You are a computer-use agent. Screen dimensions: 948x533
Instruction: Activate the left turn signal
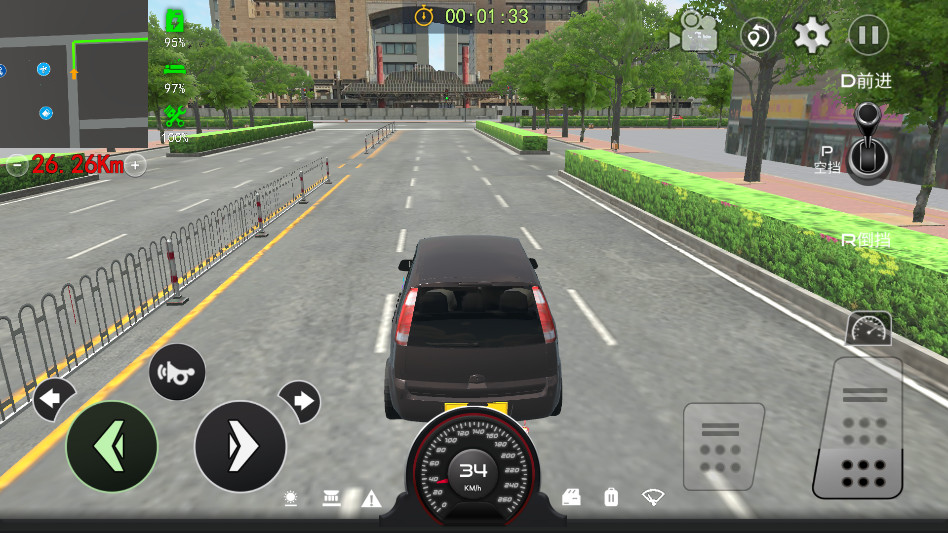pos(53,400)
